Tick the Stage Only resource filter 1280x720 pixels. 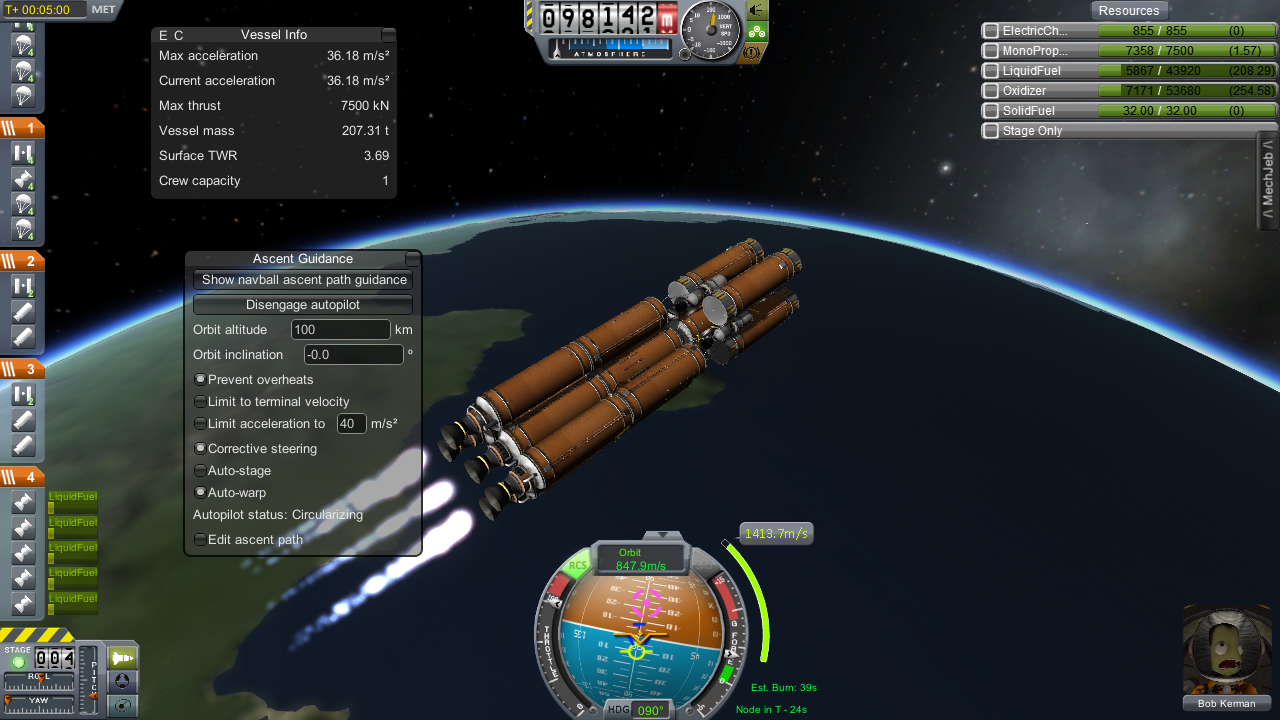[x=991, y=131]
